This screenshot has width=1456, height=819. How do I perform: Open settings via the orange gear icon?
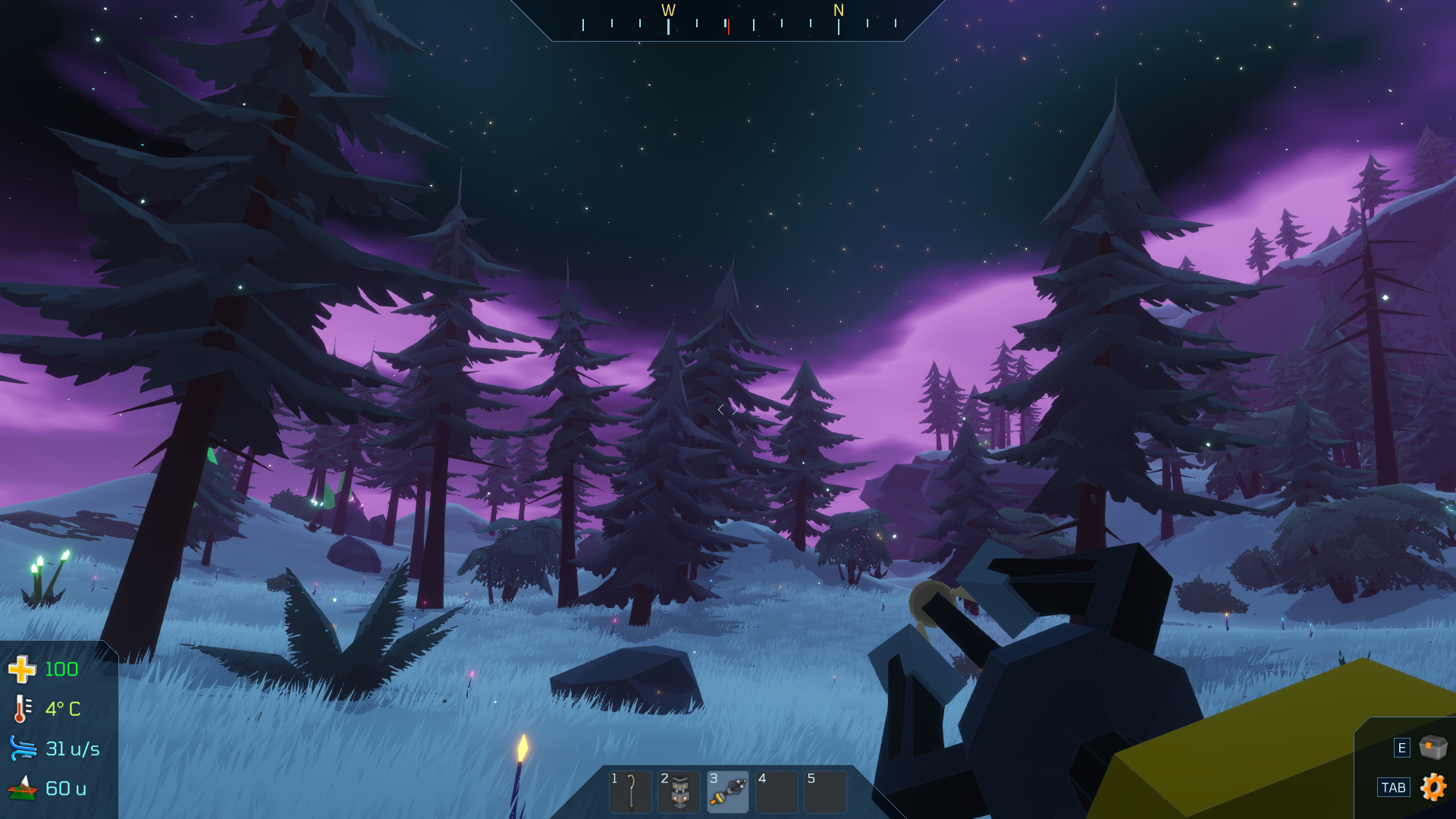coord(1432,789)
